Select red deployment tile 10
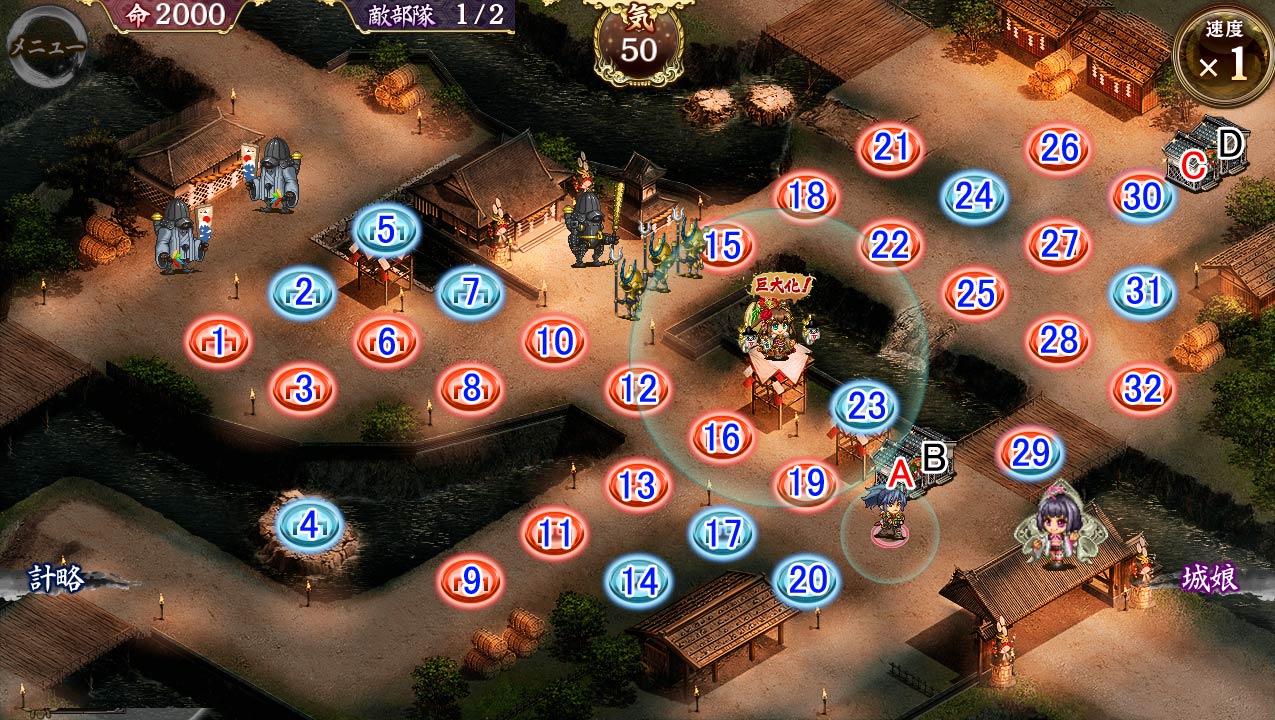The height and width of the screenshot is (720, 1275). coord(554,343)
